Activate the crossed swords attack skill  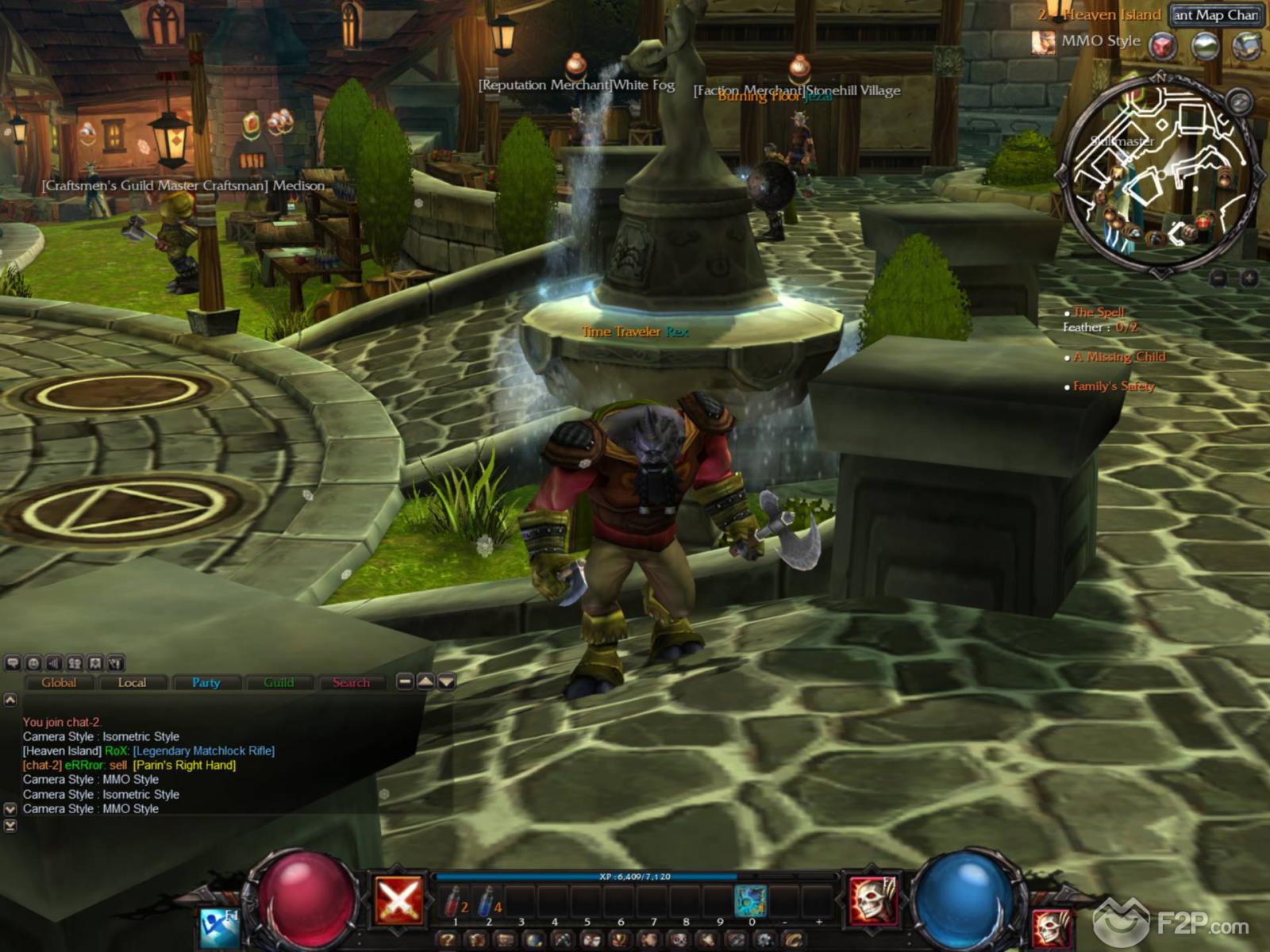(398, 900)
